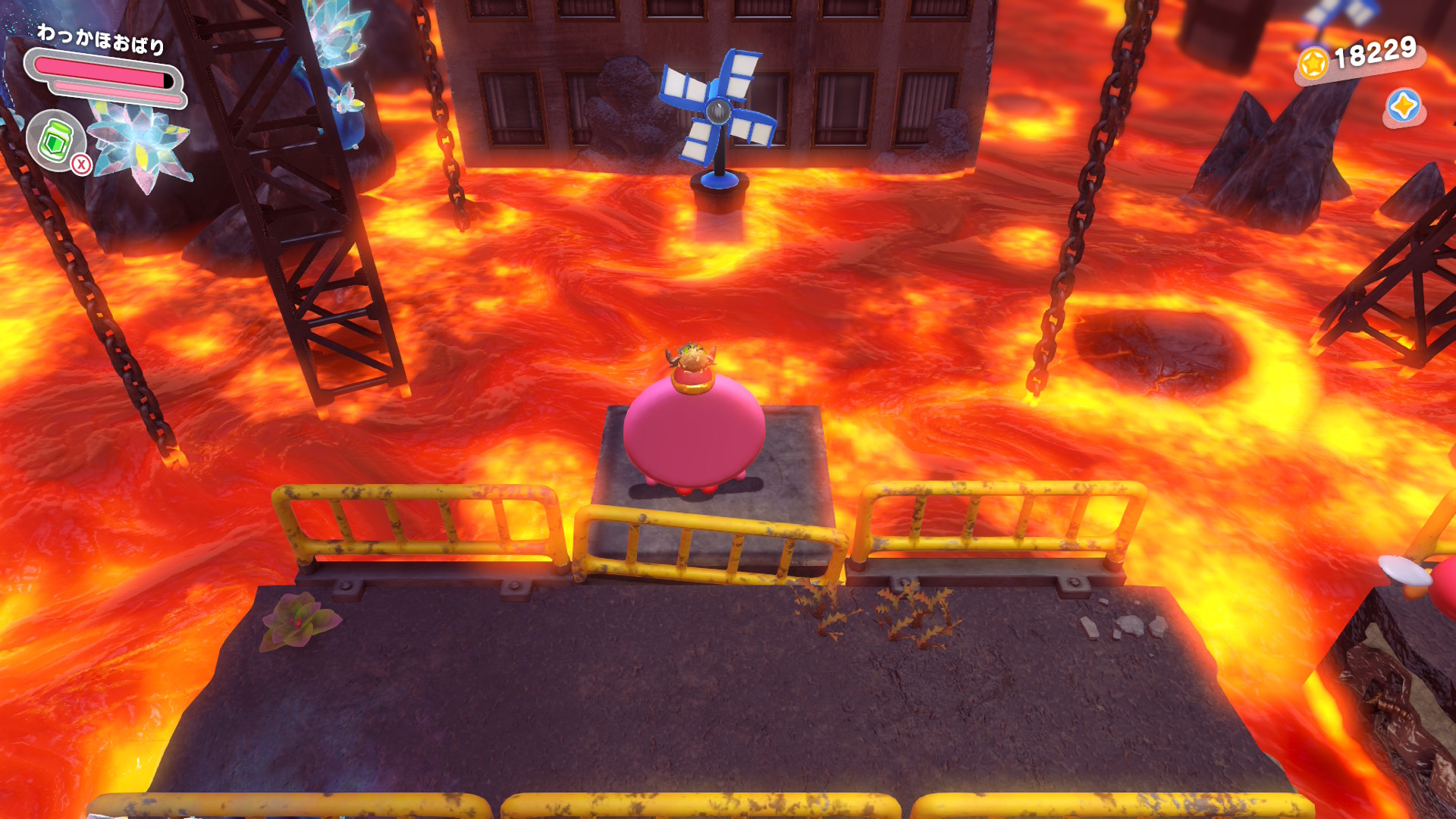Click the blue star badge icon
This screenshot has width=1456, height=819.
[x=1403, y=106]
